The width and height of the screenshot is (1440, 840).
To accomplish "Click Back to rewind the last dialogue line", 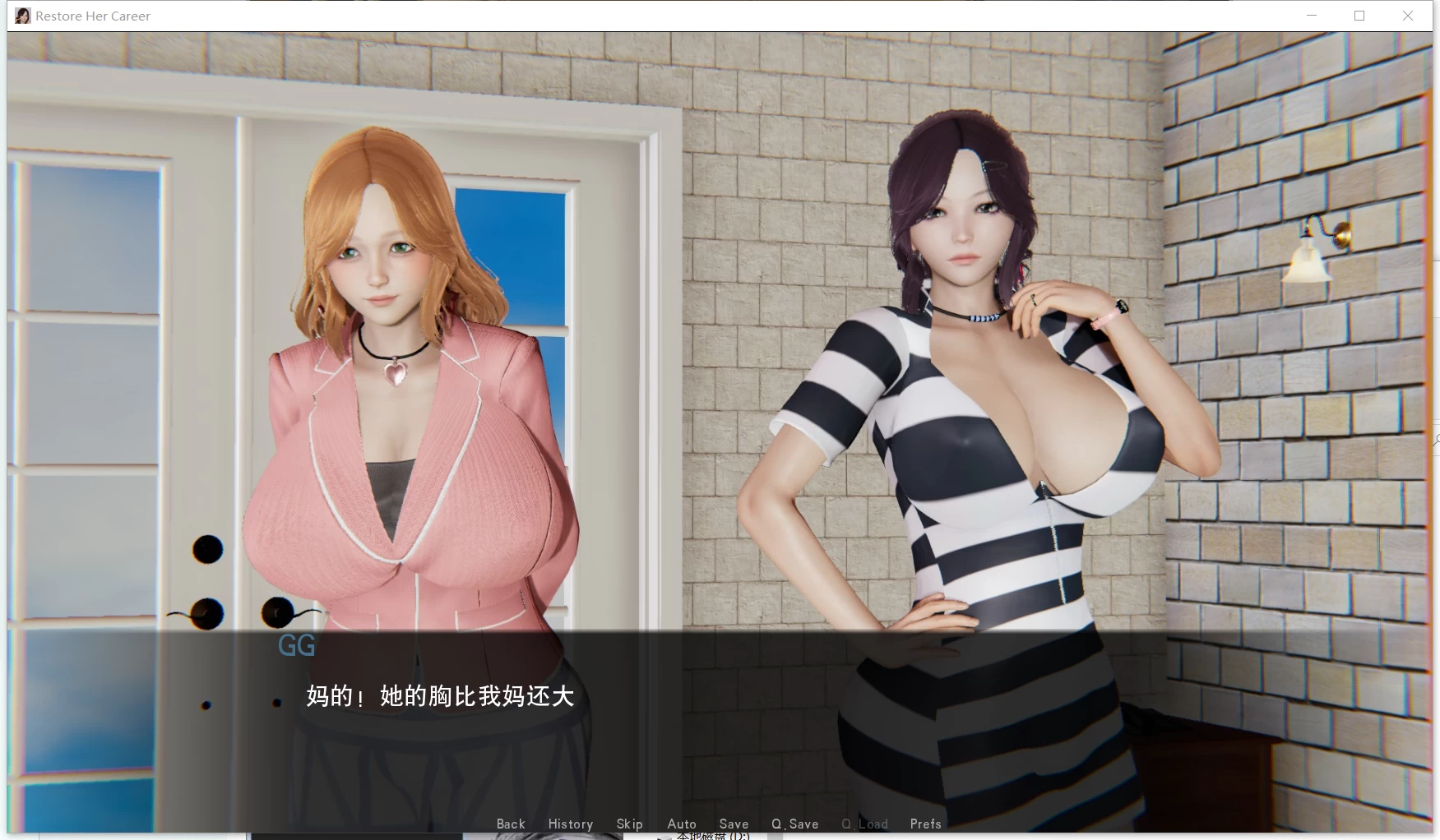I will pyautogui.click(x=511, y=824).
